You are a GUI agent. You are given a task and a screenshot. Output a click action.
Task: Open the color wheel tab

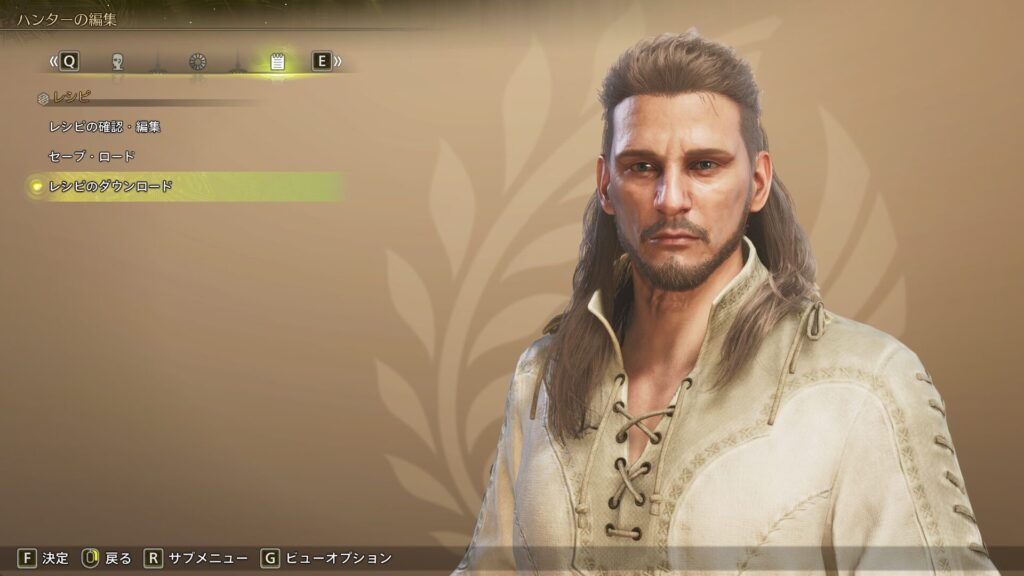click(x=198, y=62)
